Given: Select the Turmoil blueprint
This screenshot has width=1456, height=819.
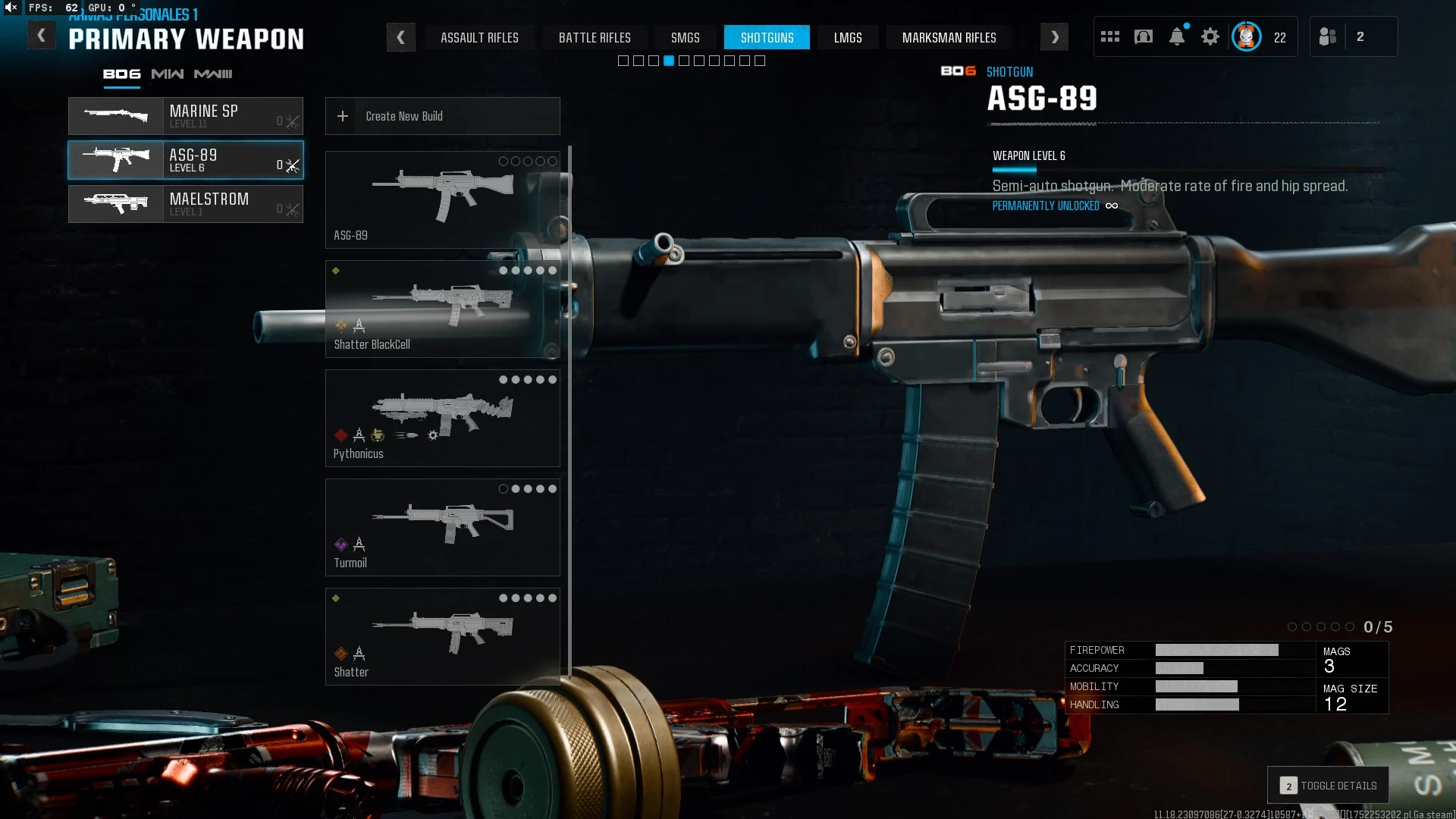Looking at the screenshot, I should coord(442,527).
